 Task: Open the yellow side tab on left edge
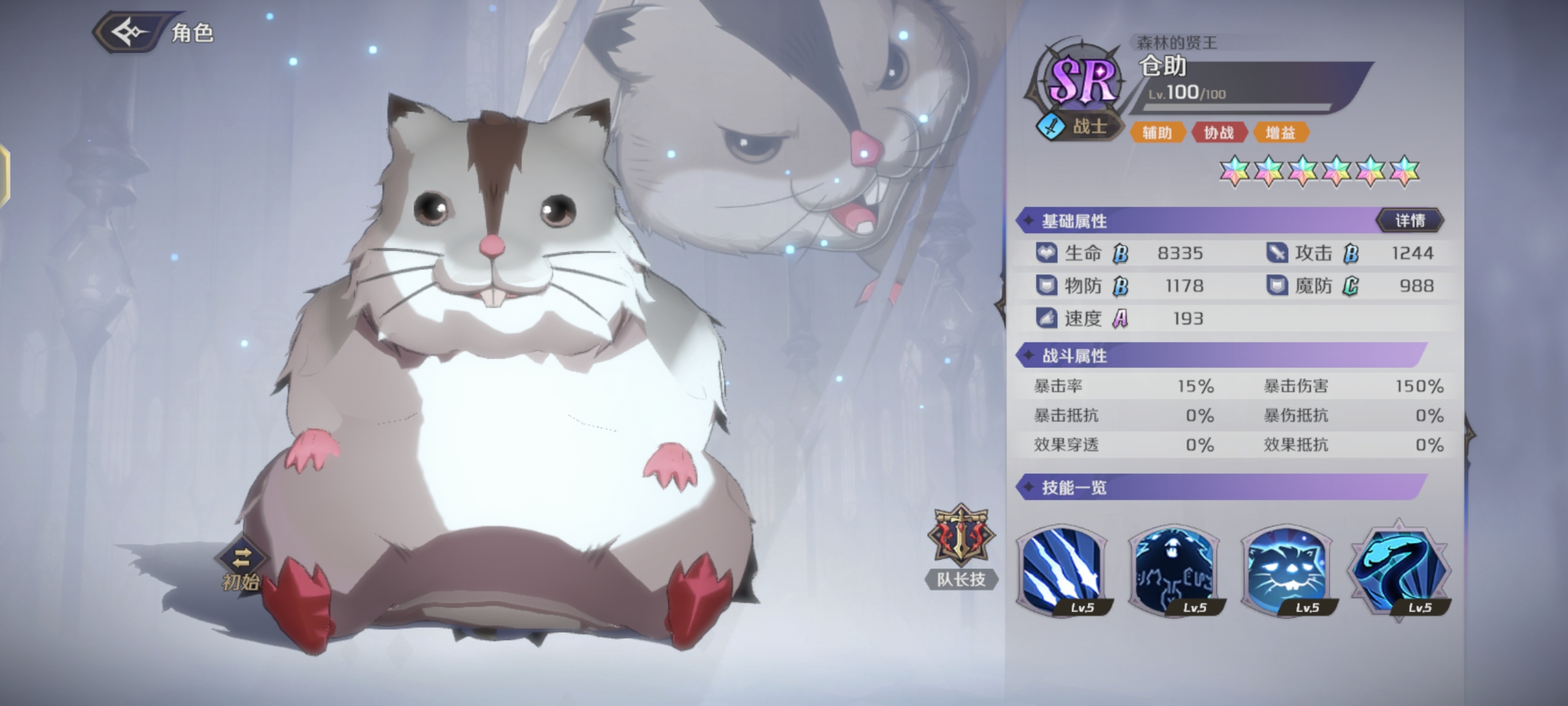[4, 176]
